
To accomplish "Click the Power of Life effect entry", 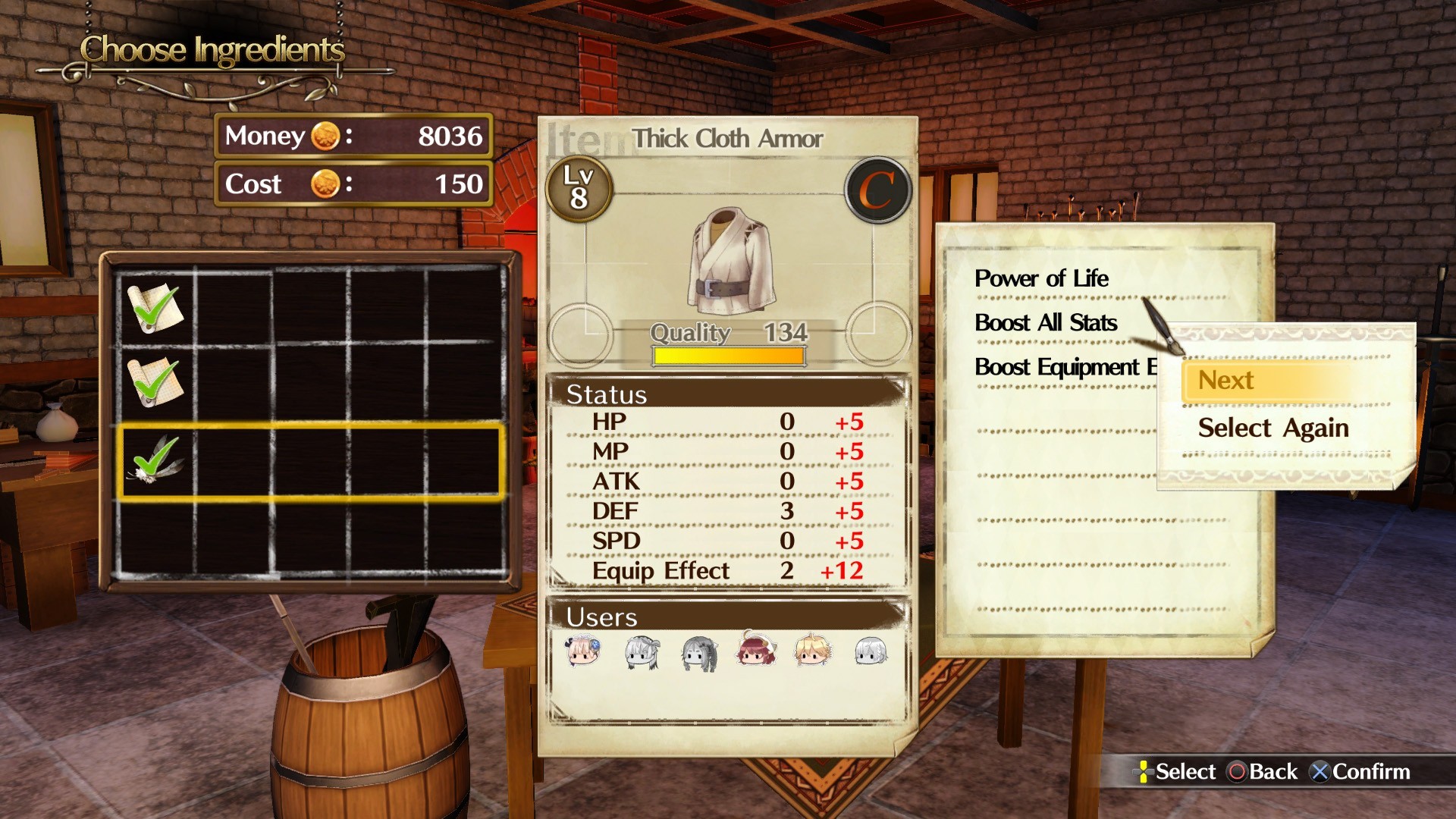I will tap(1042, 279).
